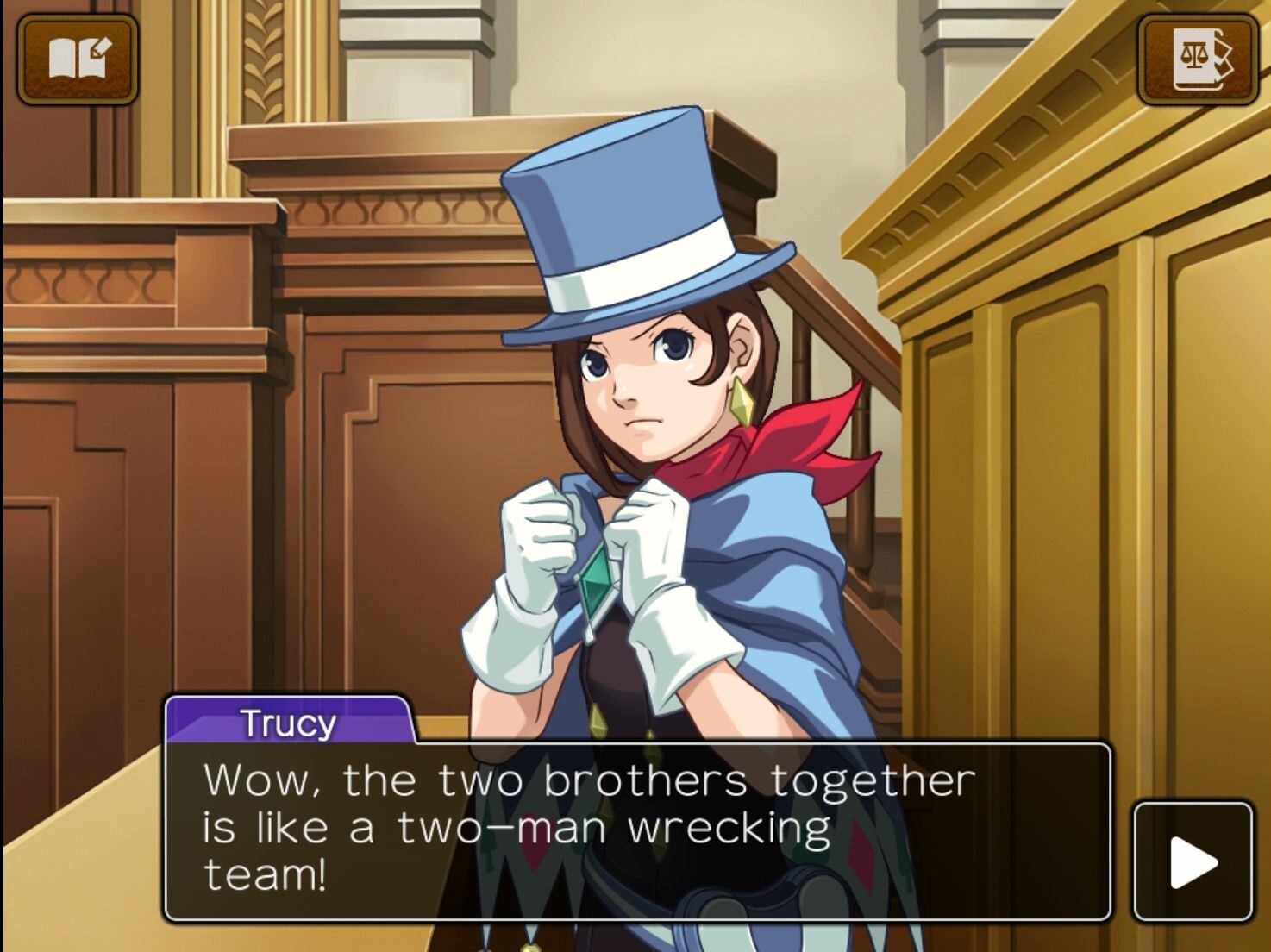Image resolution: width=1271 pixels, height=952 pixels.
Task: Advance dialogue with the white arrow button
Action: coord(1193,861)
